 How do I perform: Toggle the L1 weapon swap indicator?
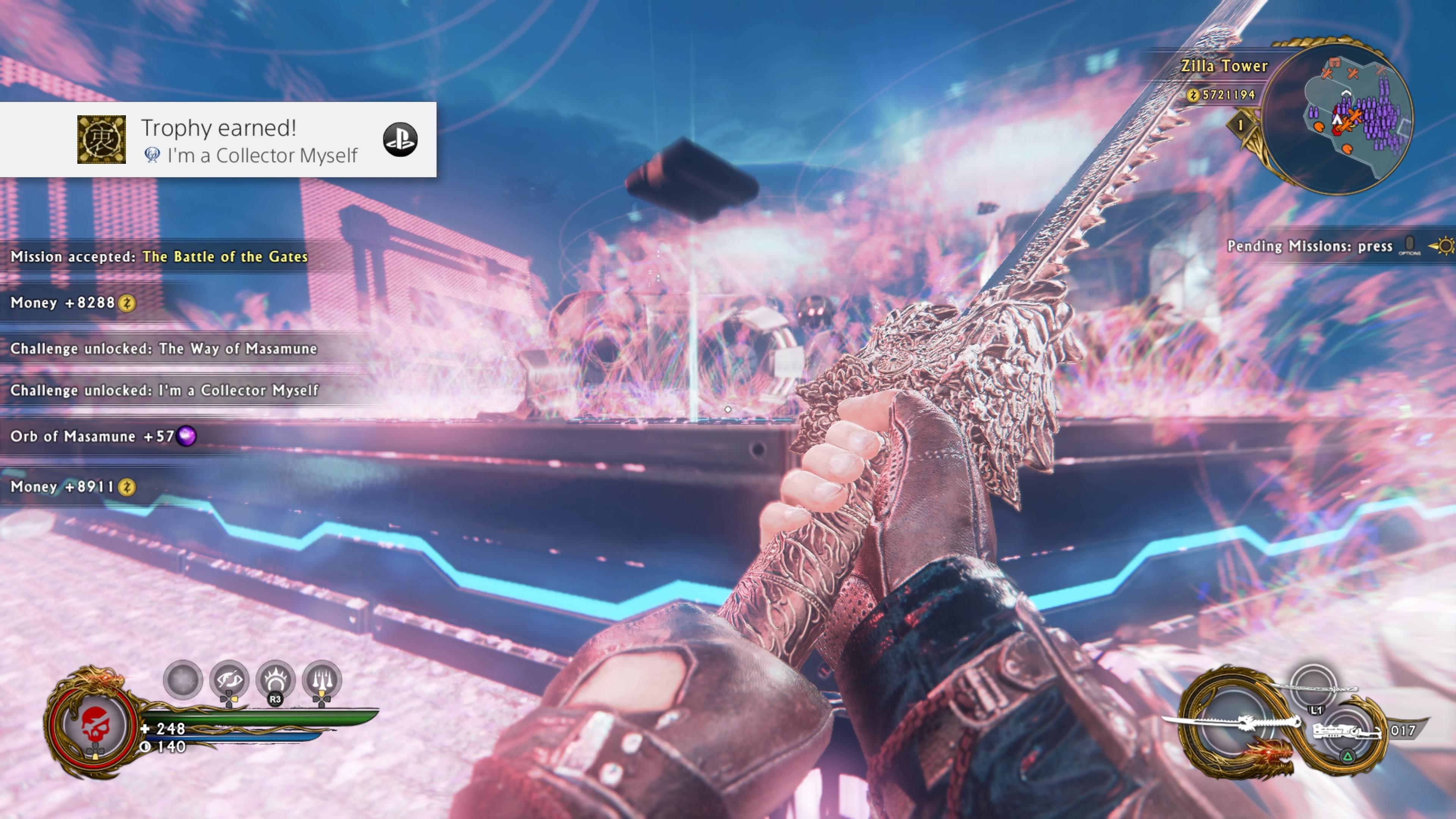(1317, 711)
